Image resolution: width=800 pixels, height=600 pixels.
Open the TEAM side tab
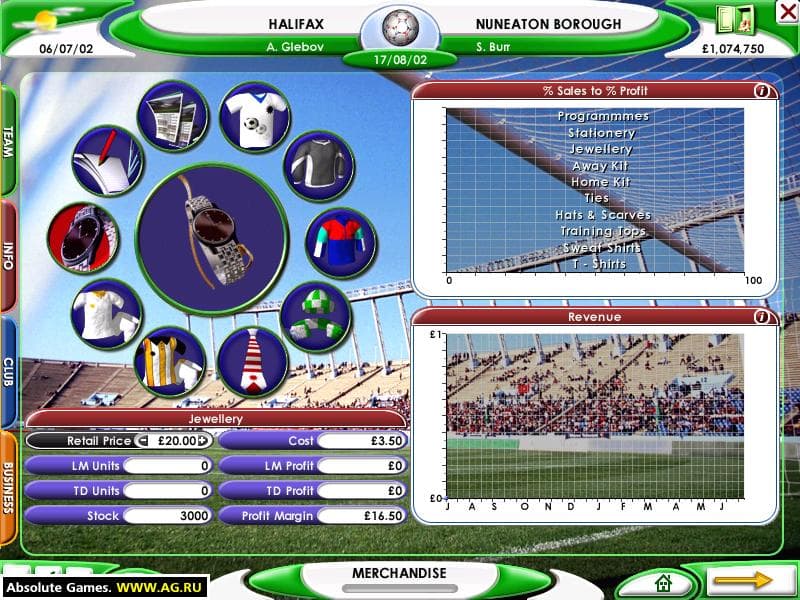[8, 141]
